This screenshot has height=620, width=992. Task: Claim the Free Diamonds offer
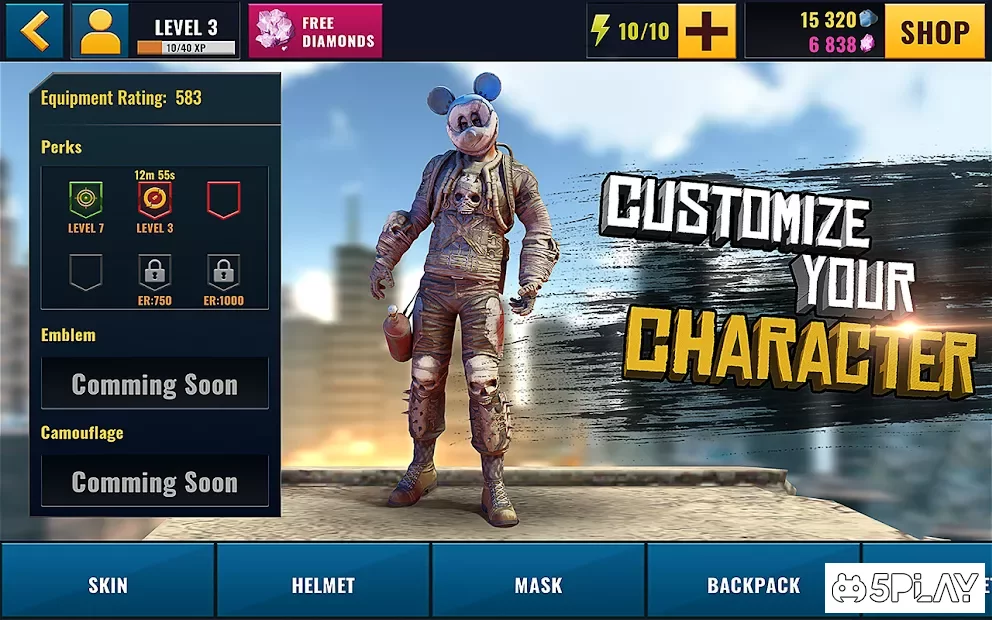[315, 31]
